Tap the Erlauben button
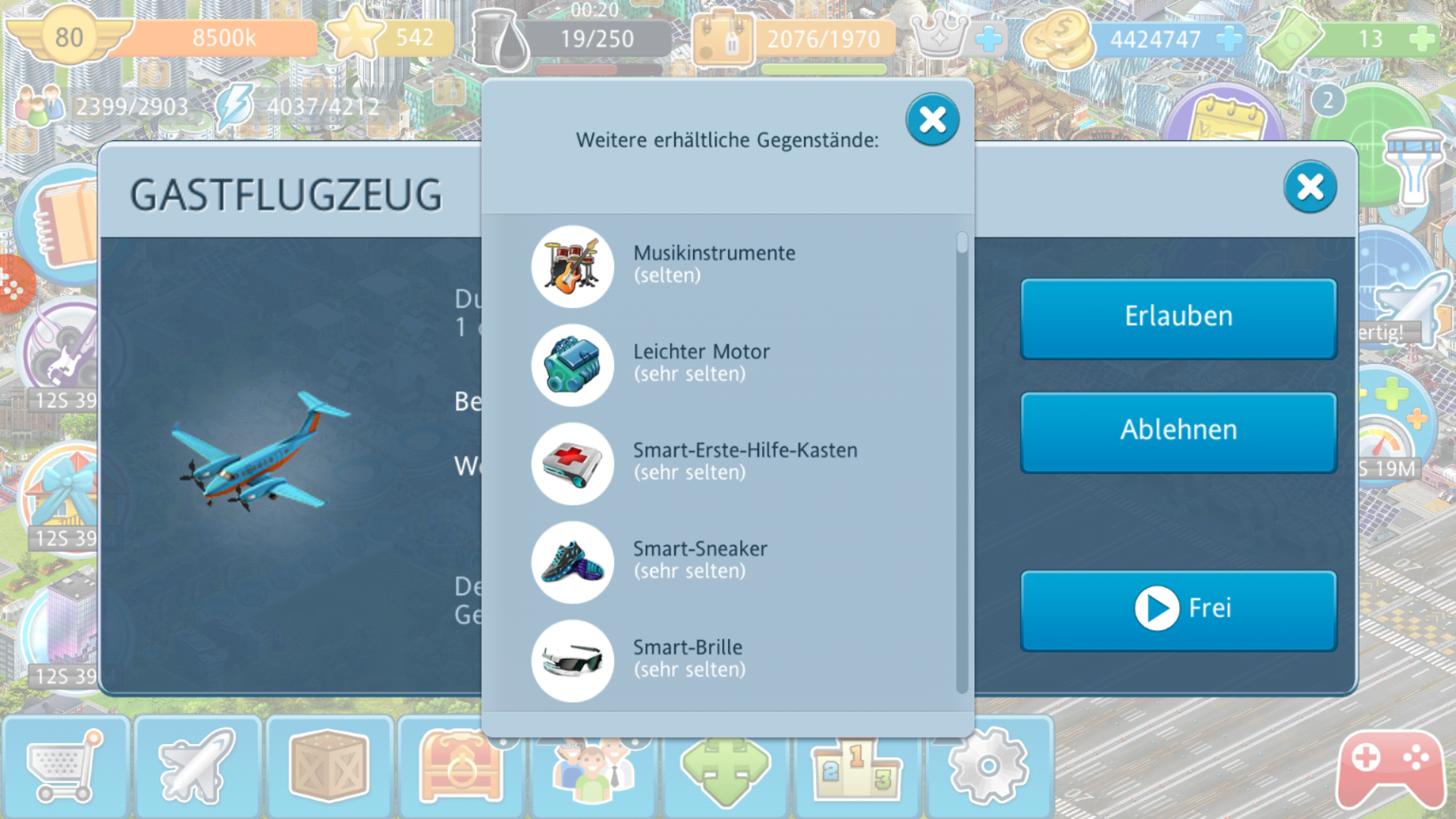This screenshot has width=1456, height=819. 1178,318
